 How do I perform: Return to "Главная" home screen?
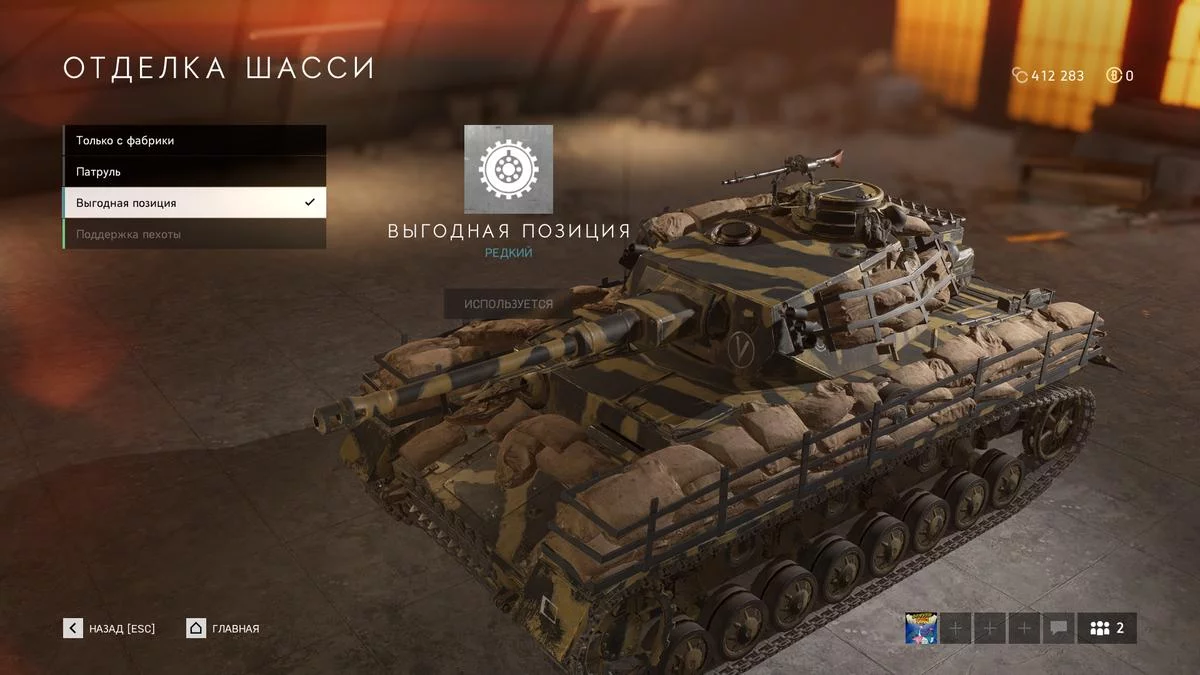223,628
